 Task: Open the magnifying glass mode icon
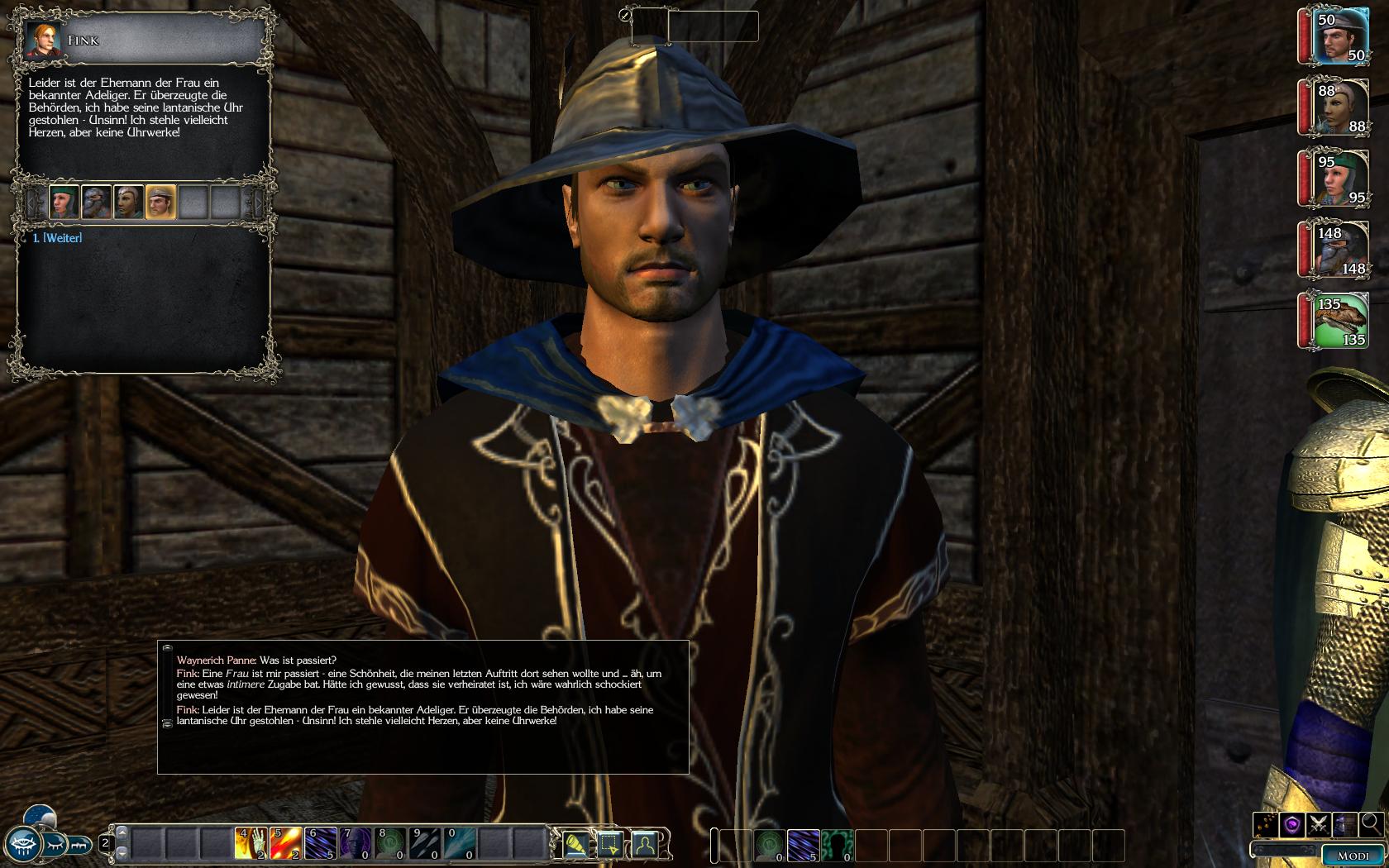(1371, 823)
